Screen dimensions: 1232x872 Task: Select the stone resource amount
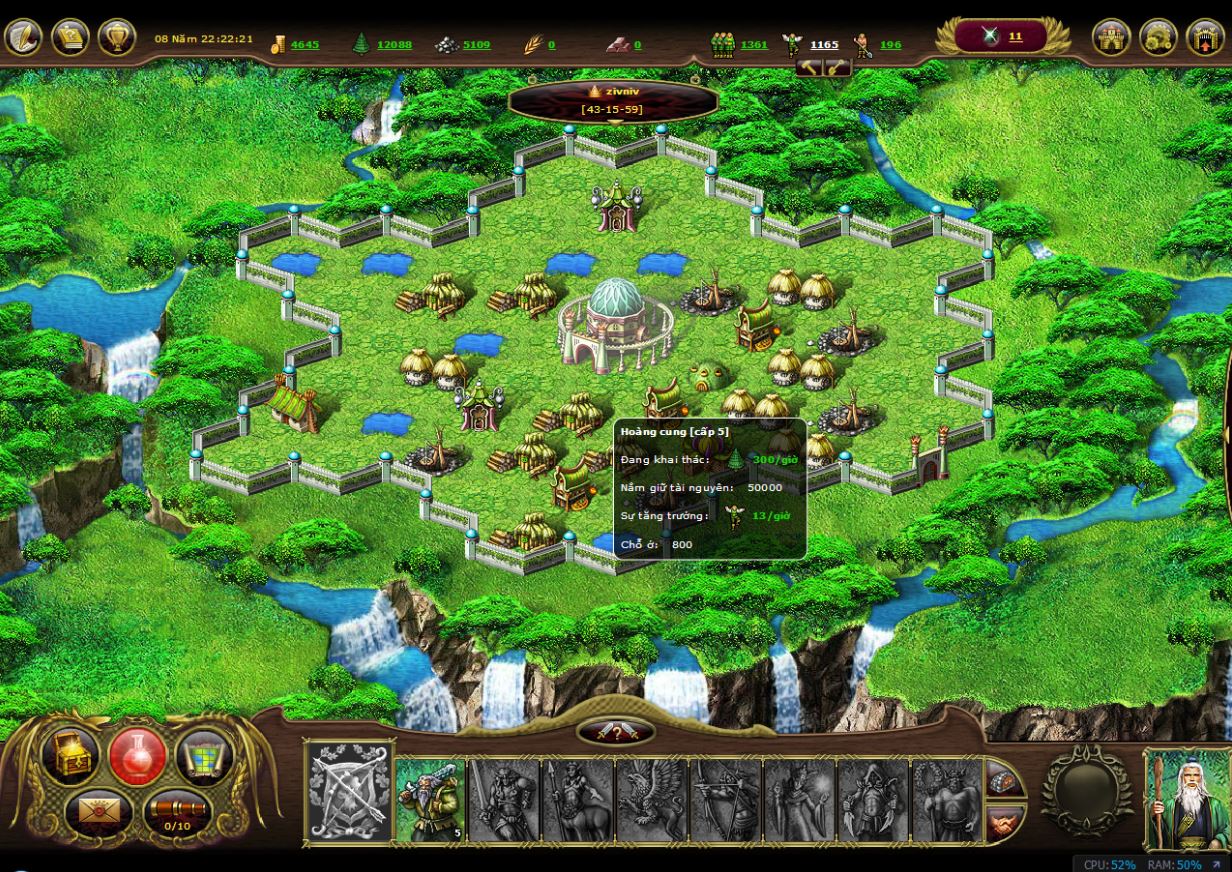[x=476, y=45]
